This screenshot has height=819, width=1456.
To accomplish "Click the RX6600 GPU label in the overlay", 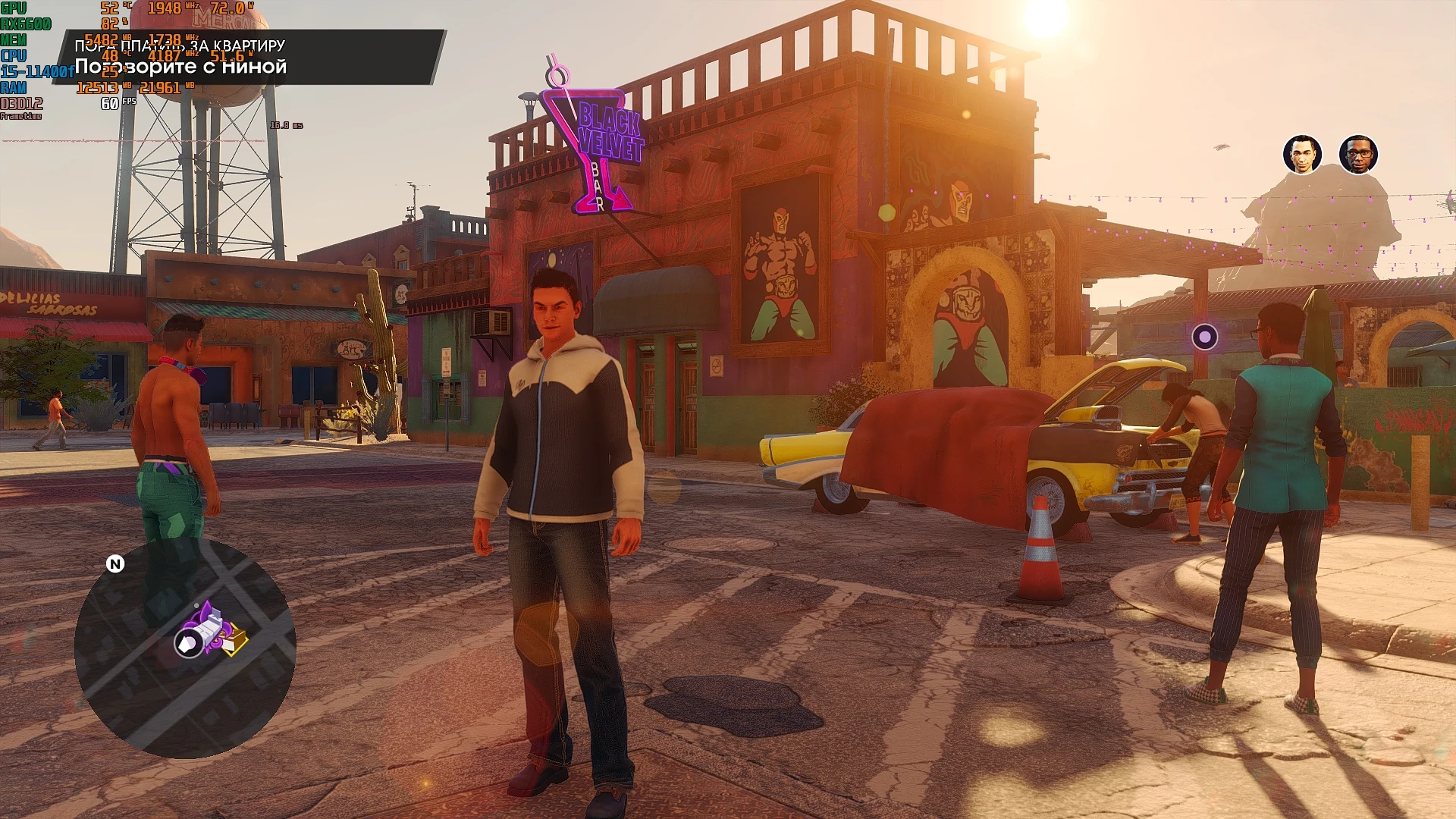I will tap(25, 24).
